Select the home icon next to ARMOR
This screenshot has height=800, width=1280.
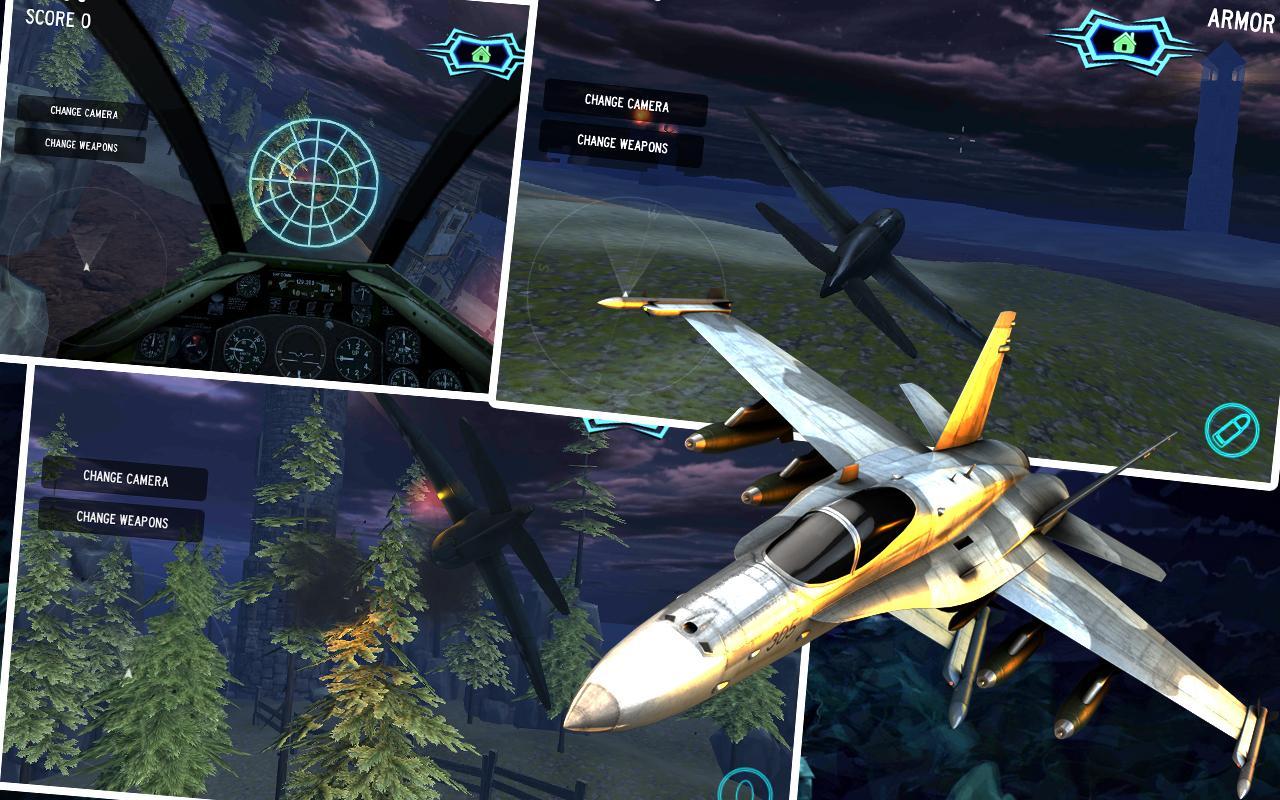tap(1124, 41)
